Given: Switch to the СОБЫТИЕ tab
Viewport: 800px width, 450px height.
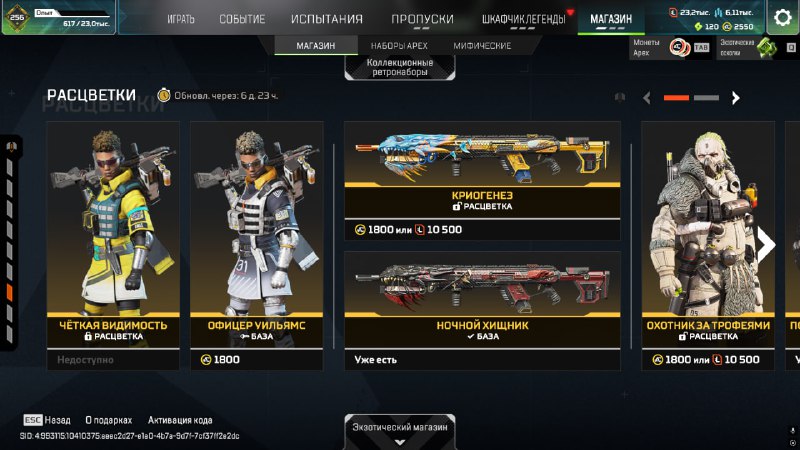Looking at the screenshot, I should [x=242, y=19].
